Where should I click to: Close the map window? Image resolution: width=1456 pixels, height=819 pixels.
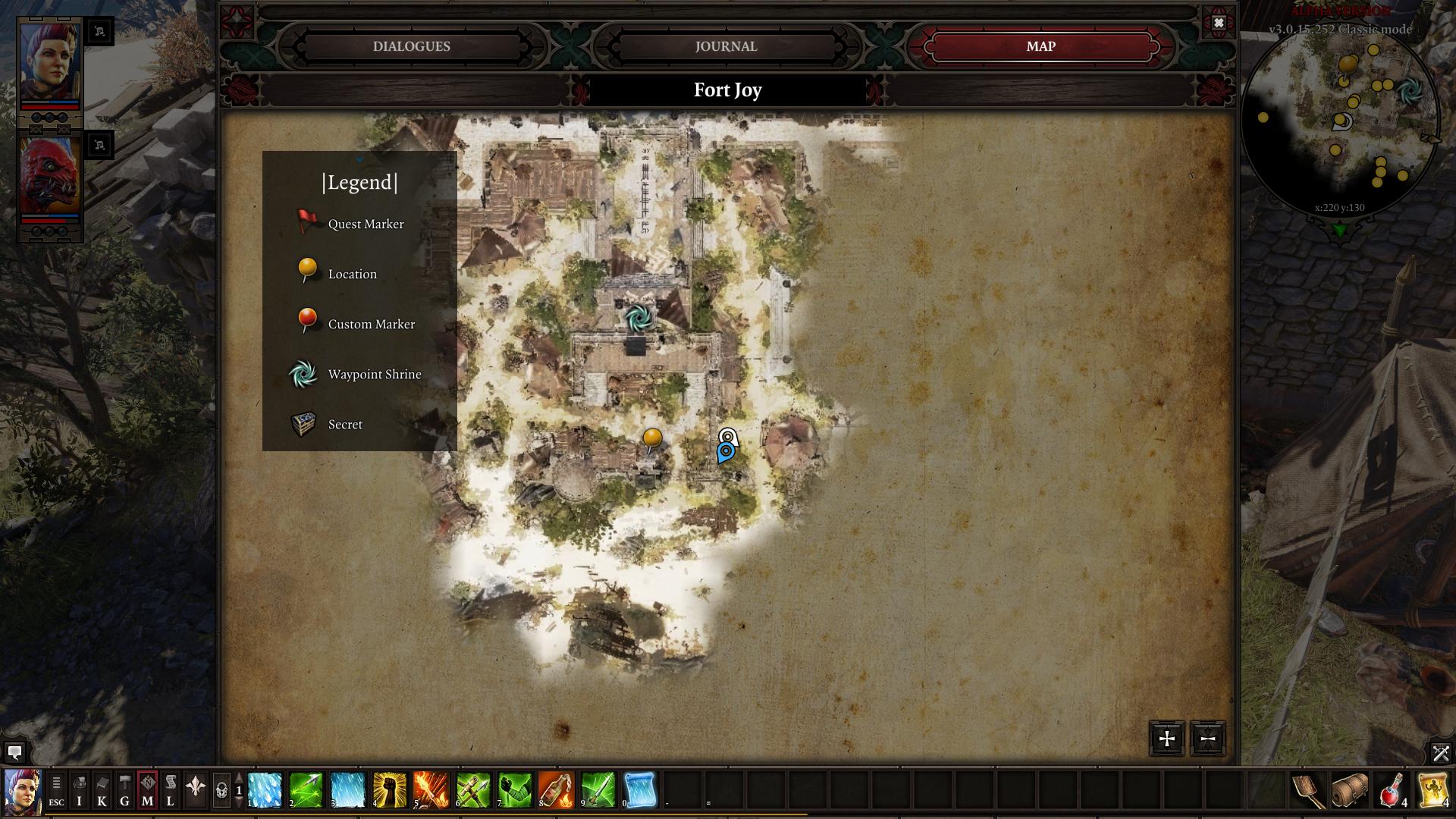1218,23
